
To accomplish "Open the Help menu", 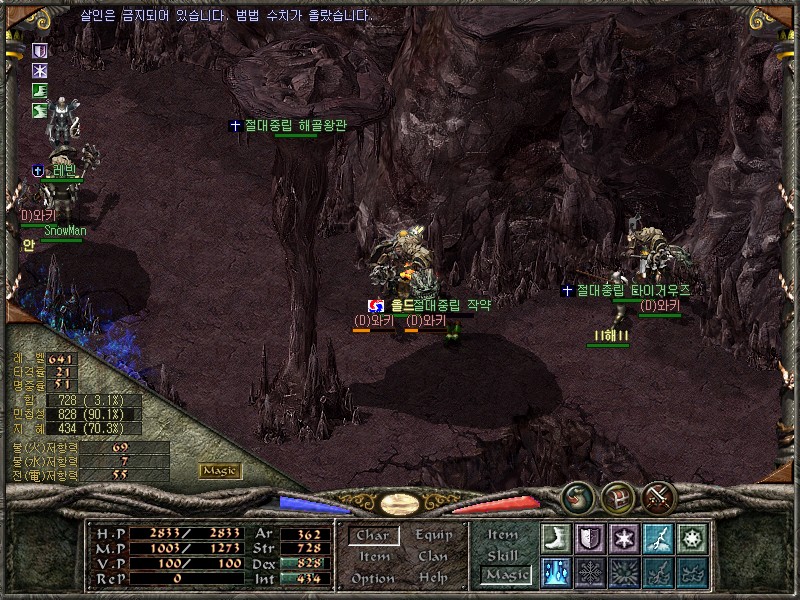I will pos(433,579).
